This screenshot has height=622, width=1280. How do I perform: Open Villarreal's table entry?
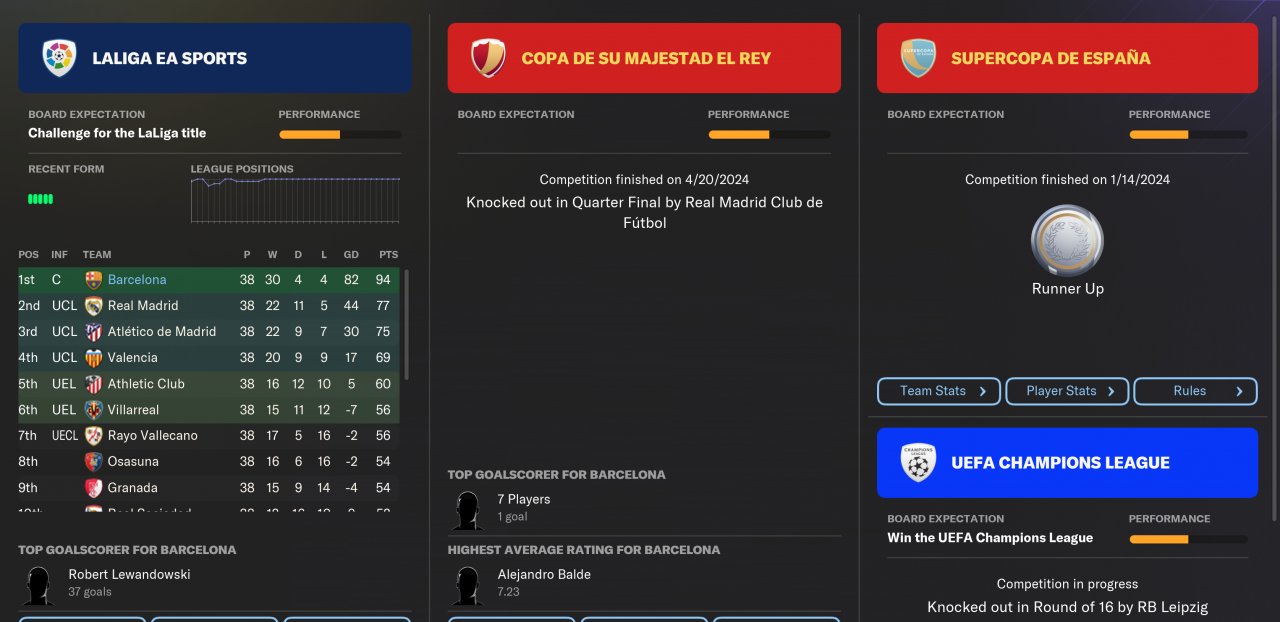pos(134,410)
